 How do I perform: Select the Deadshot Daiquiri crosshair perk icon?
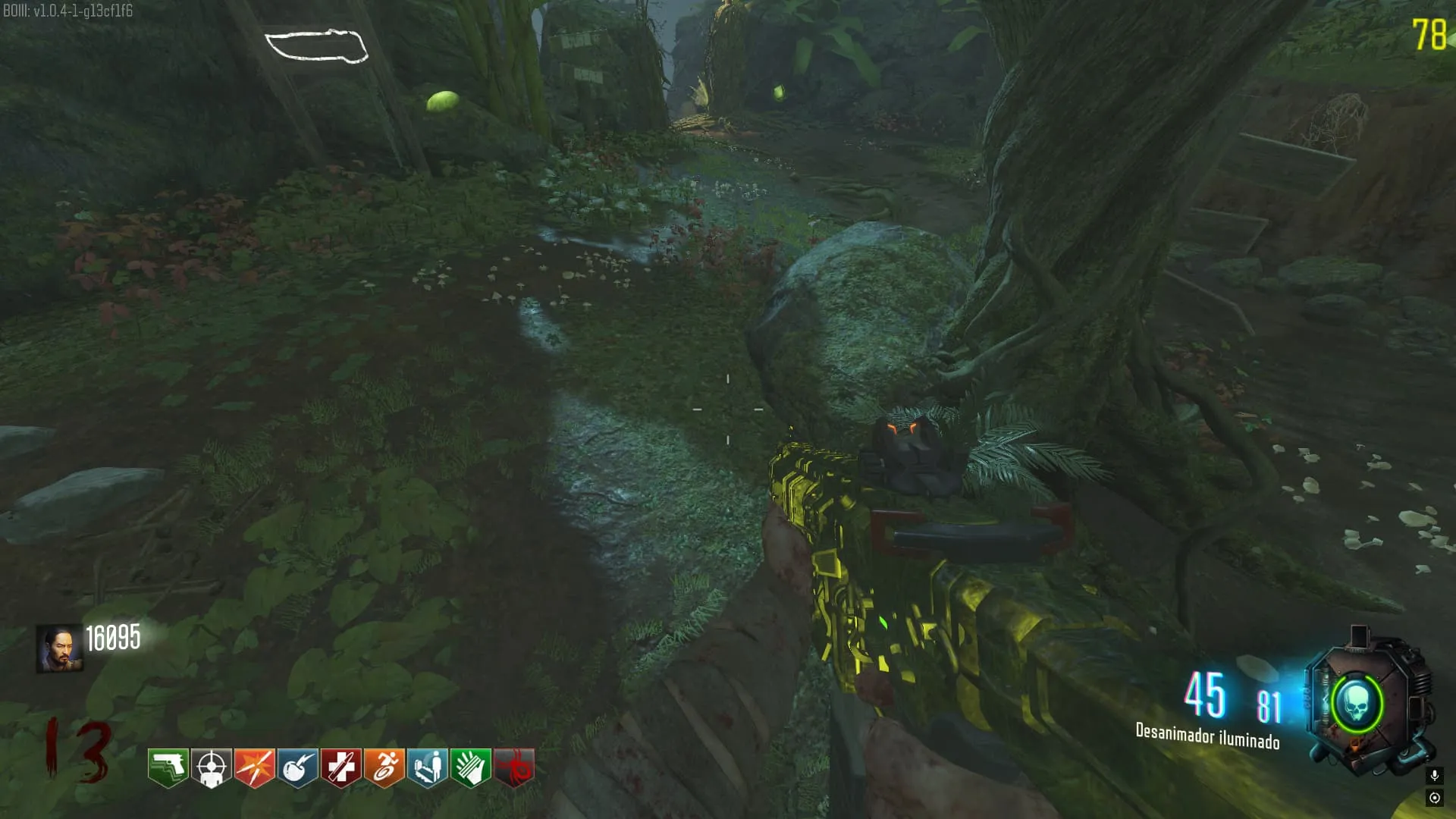[x=211, y=767]
